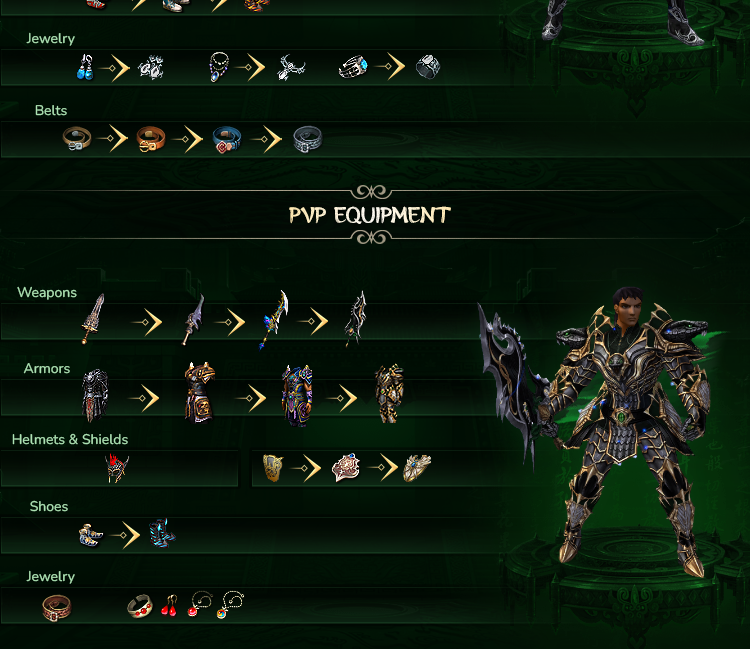Image resolution: width=750 pixels, height=649 pixels.
Task: Choose the pink rose-shaped shield icon
Action: (345, 468)
